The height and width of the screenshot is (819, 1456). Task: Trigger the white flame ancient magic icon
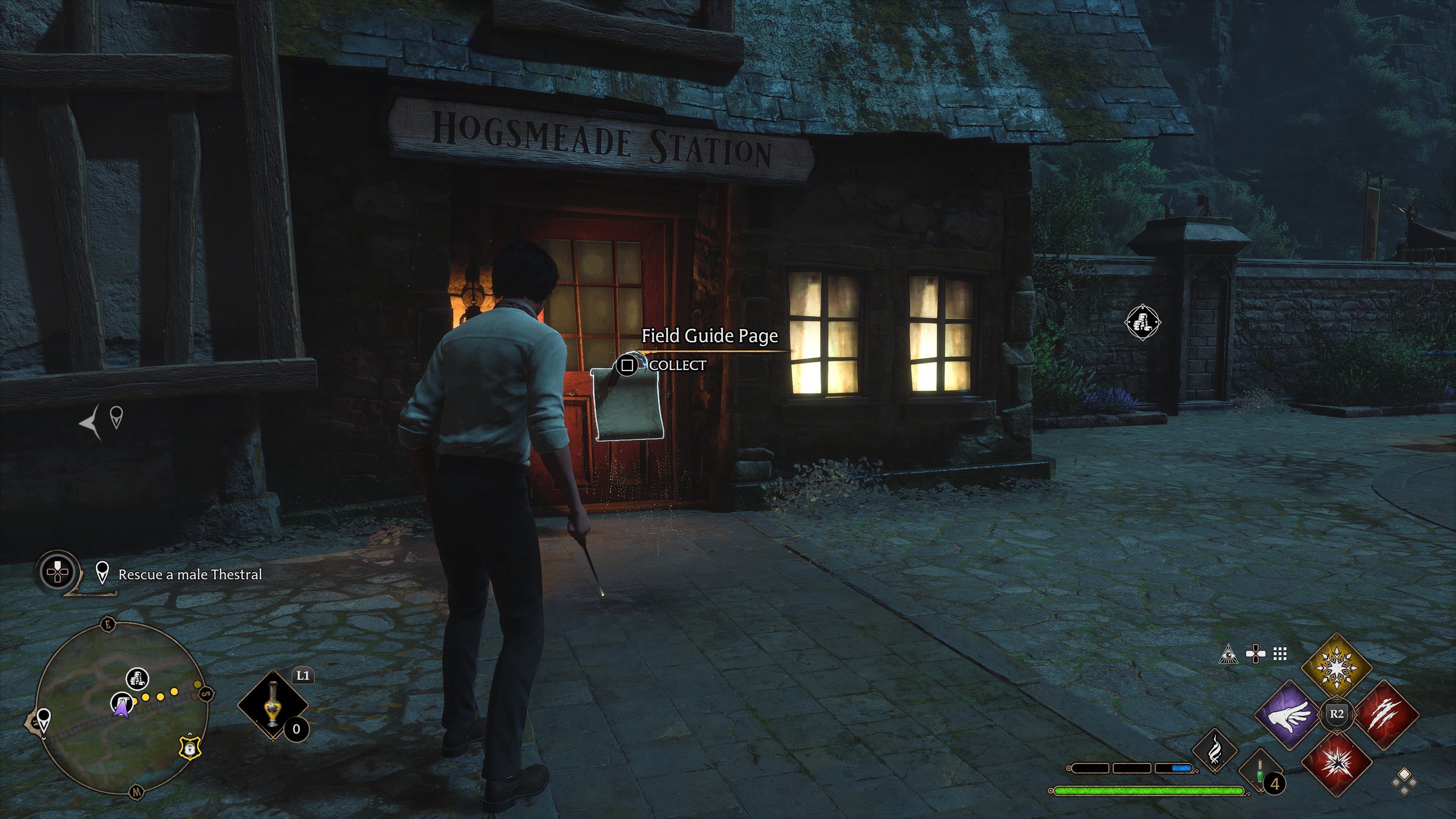point(1214,751)
